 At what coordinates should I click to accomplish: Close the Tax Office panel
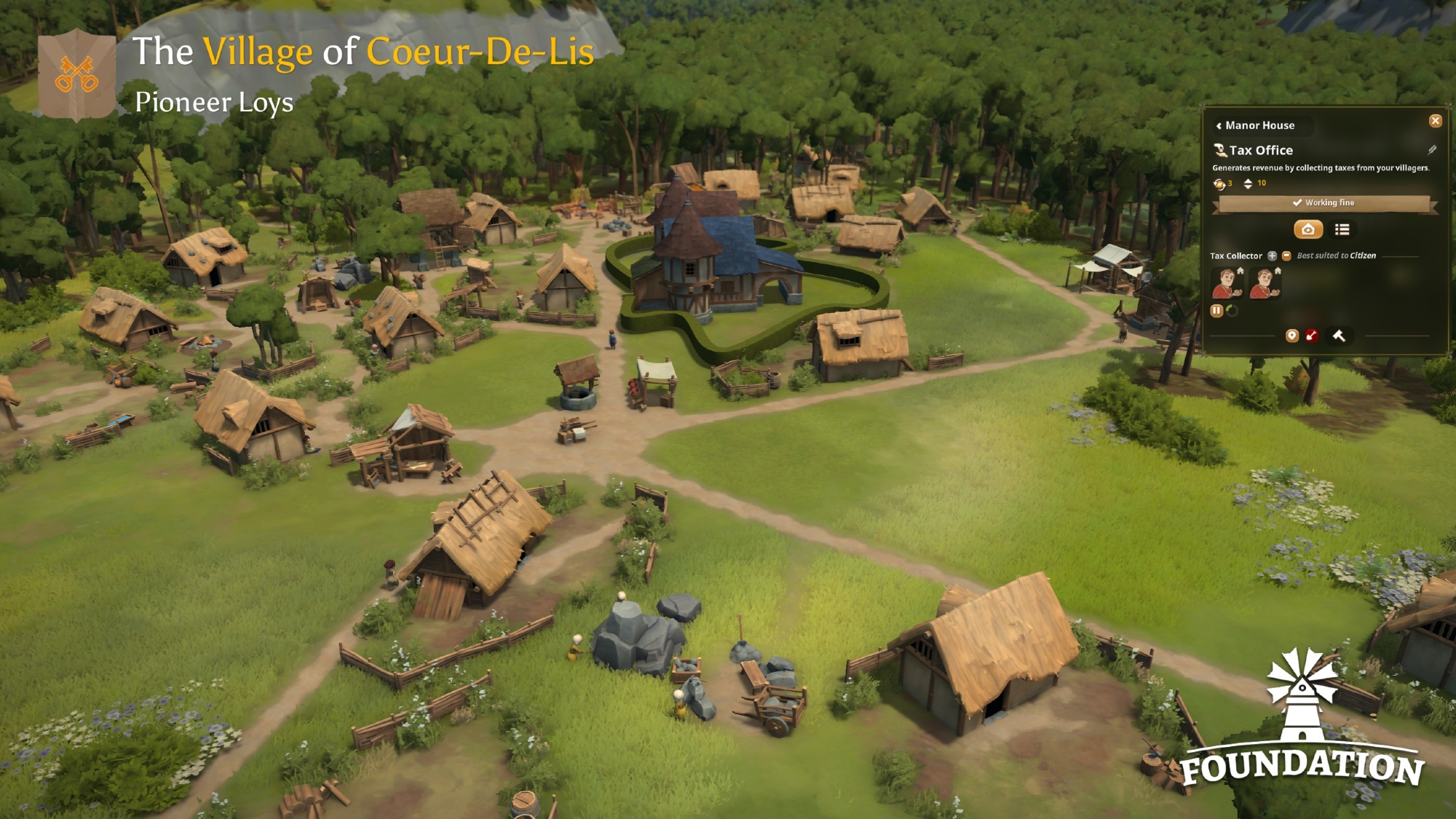pyautogui.click(x=1435, y=121)
